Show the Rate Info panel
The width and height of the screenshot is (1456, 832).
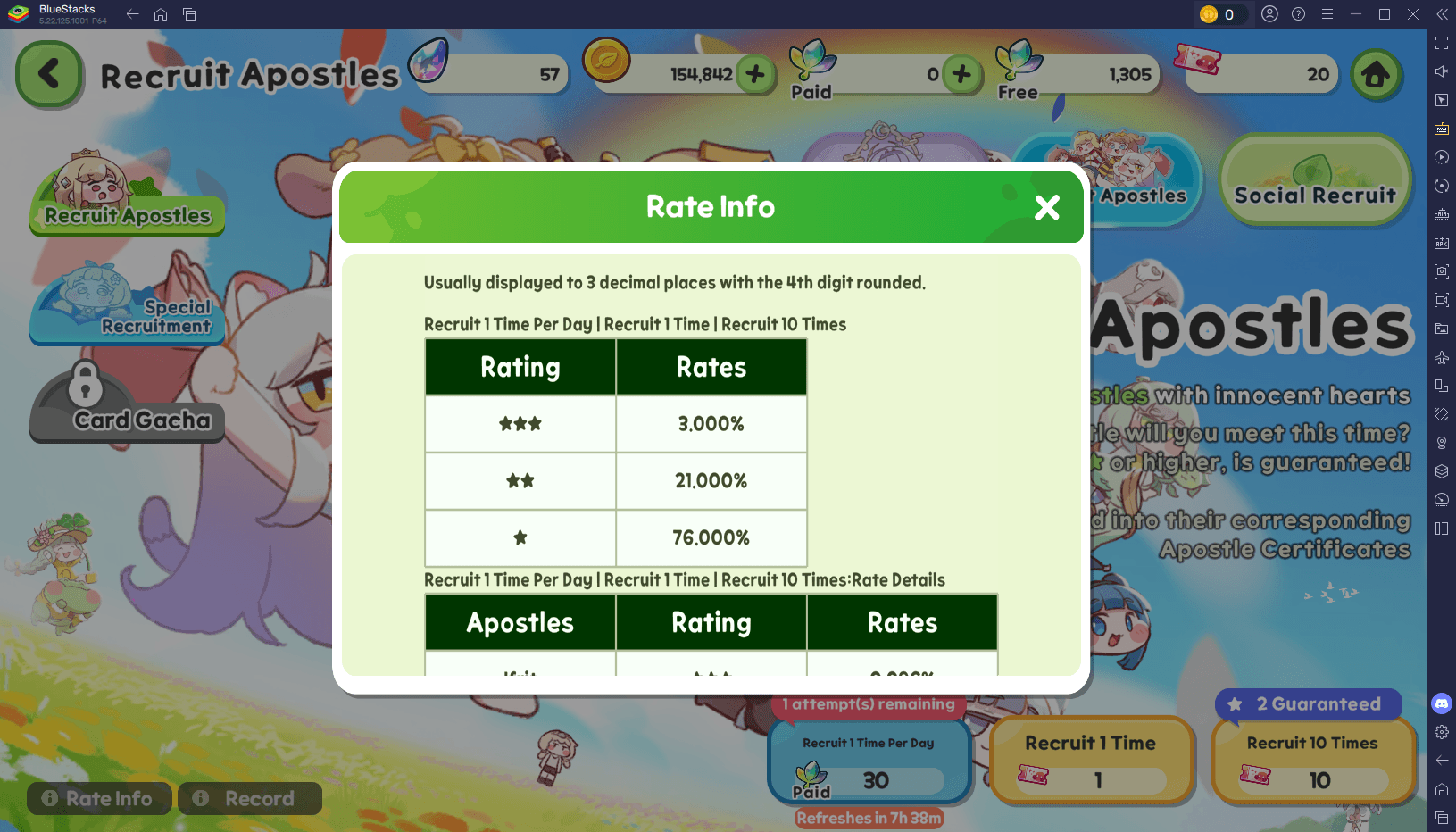(98, 798)
